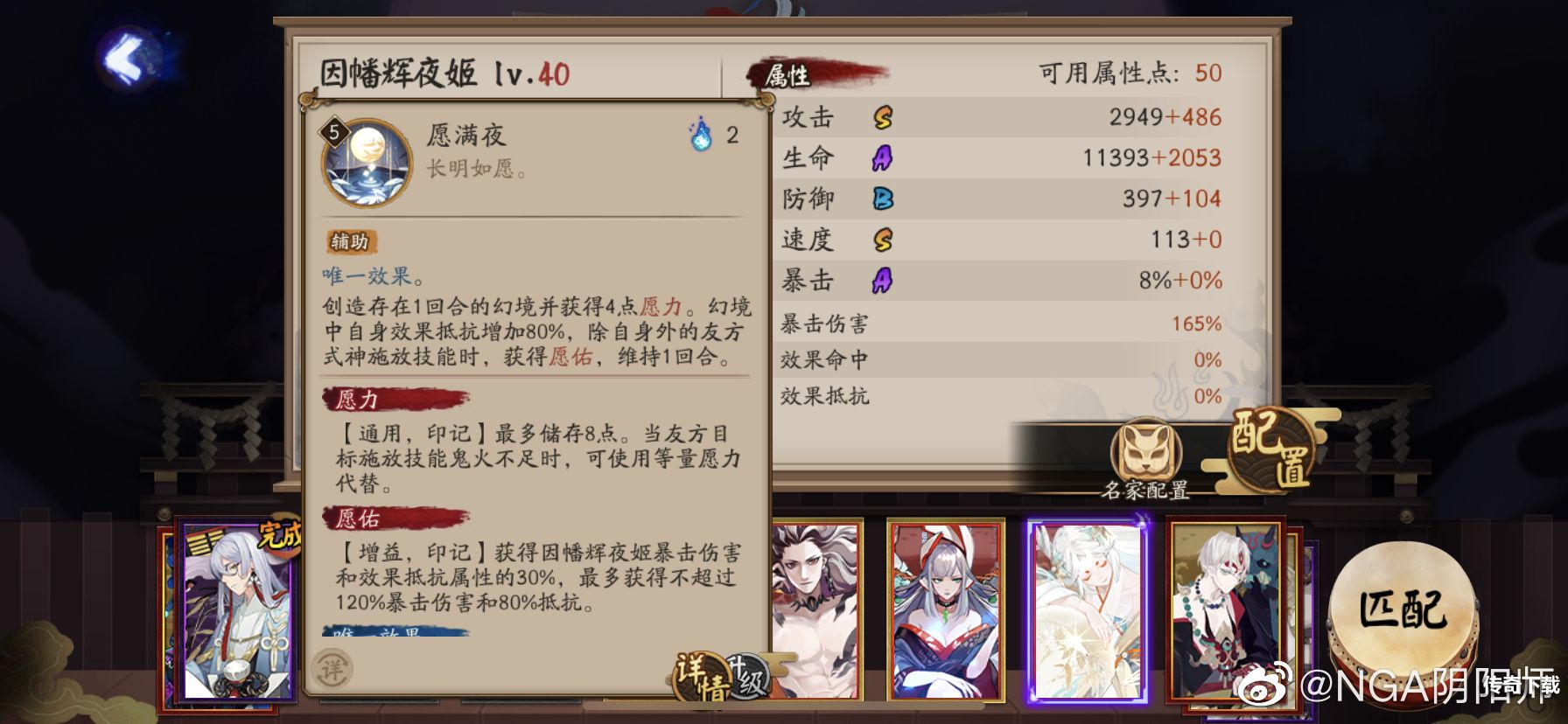Click the 属性 attributes header

point(786,73)
